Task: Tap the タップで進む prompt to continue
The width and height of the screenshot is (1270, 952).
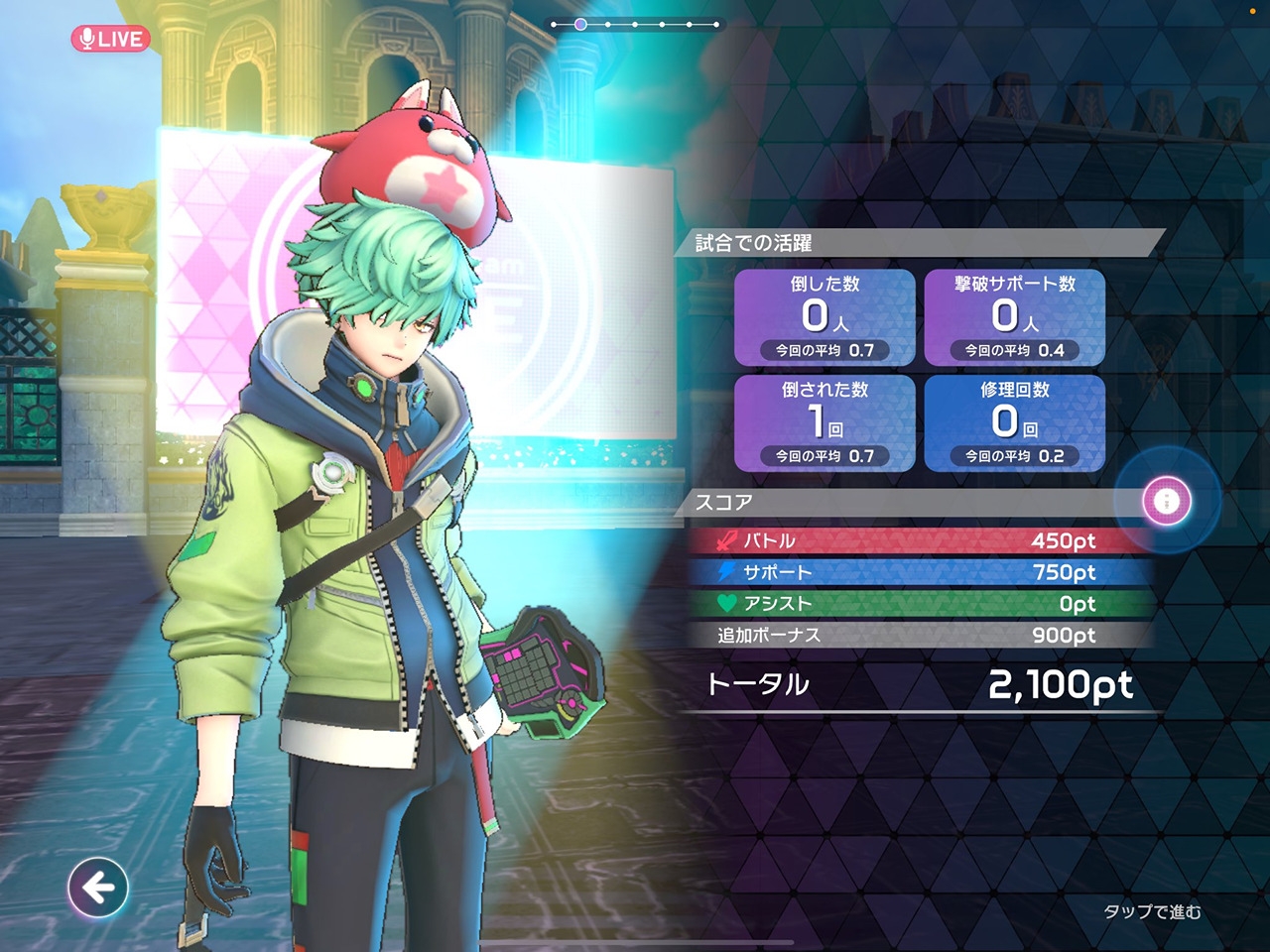Action: (1152, 911)
